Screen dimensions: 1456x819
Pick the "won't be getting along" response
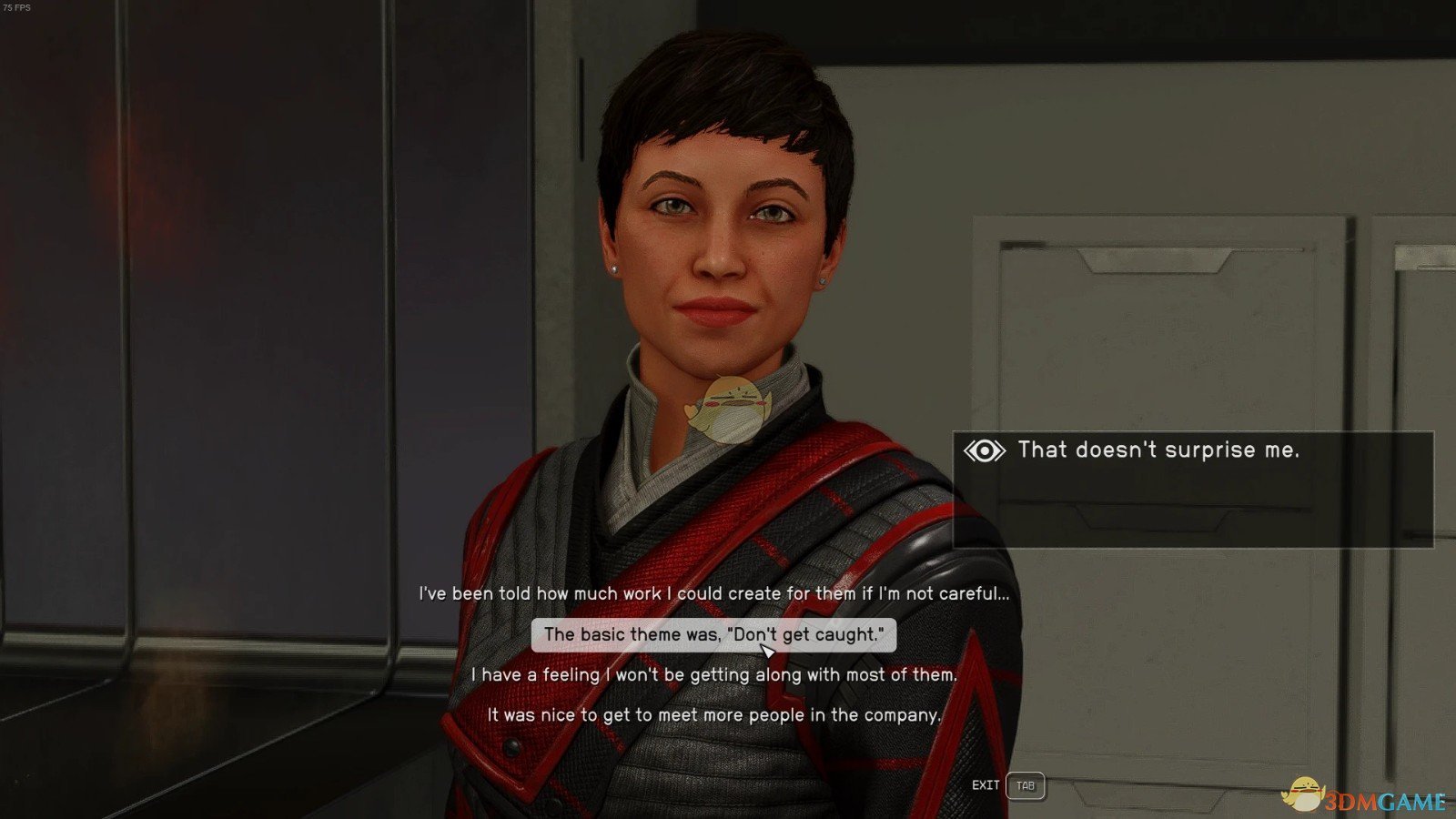713,675
